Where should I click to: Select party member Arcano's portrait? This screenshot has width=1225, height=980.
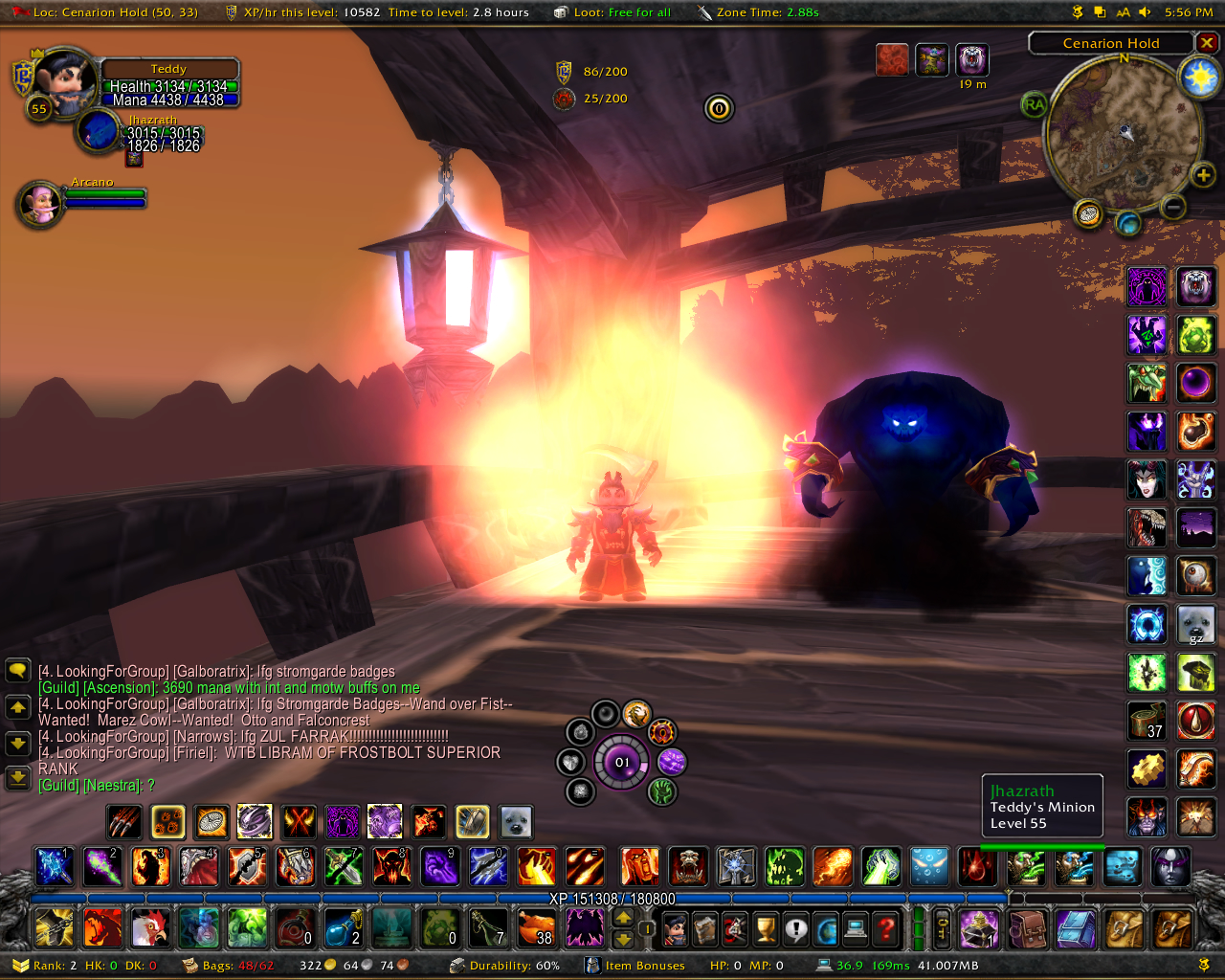point(40,203)
